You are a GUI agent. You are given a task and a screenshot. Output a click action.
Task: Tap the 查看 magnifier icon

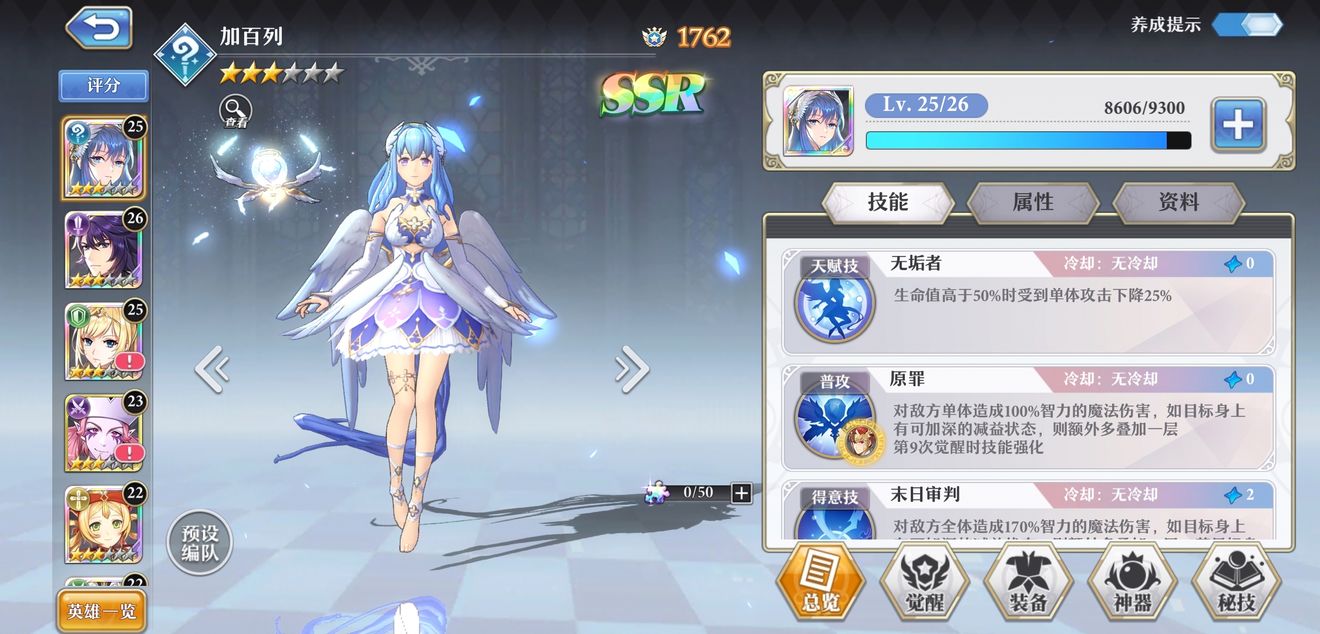point(236,111)
